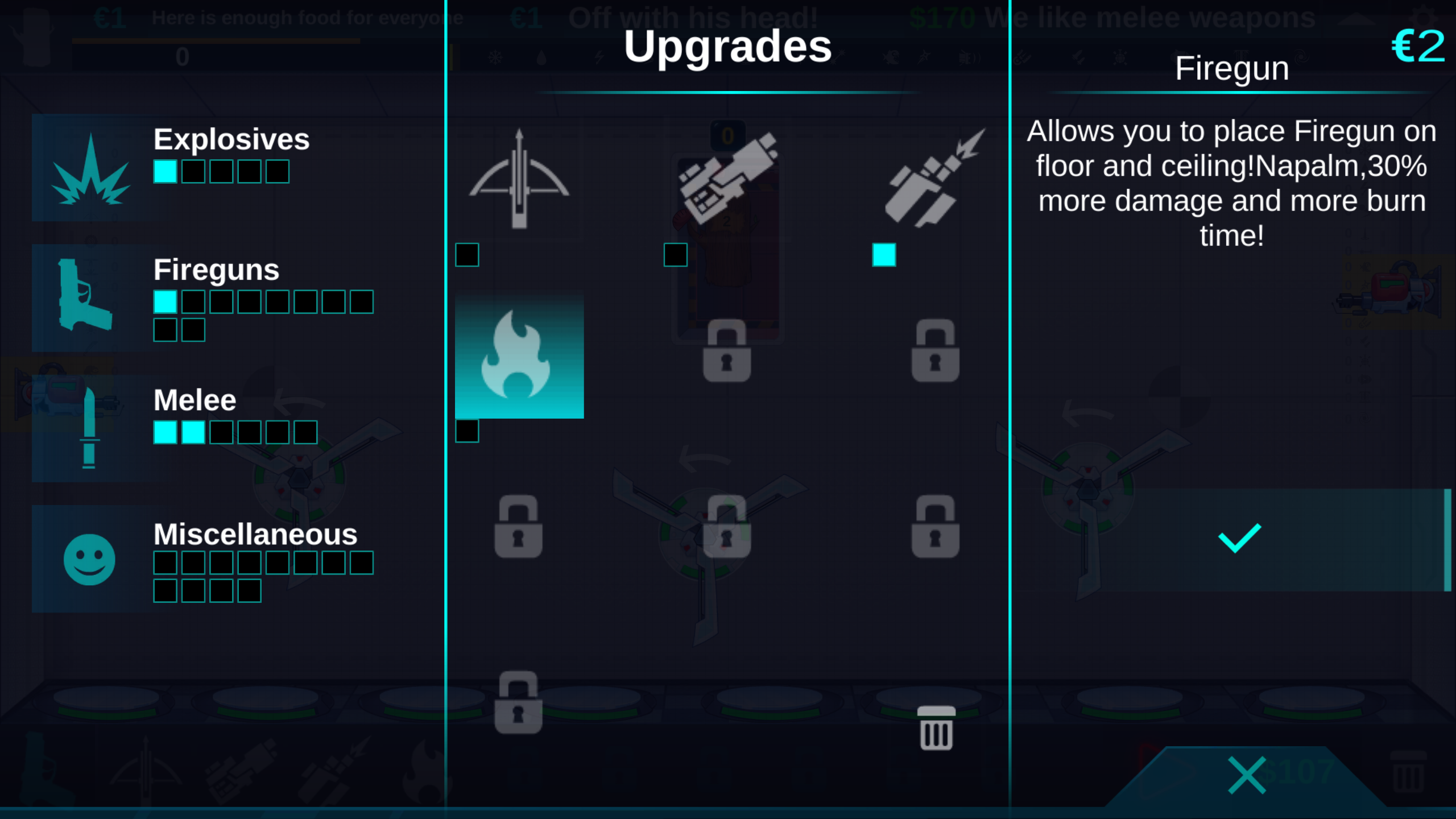Toggle the checkbox under the crossbow upgrade

click(x=466, y=256)
